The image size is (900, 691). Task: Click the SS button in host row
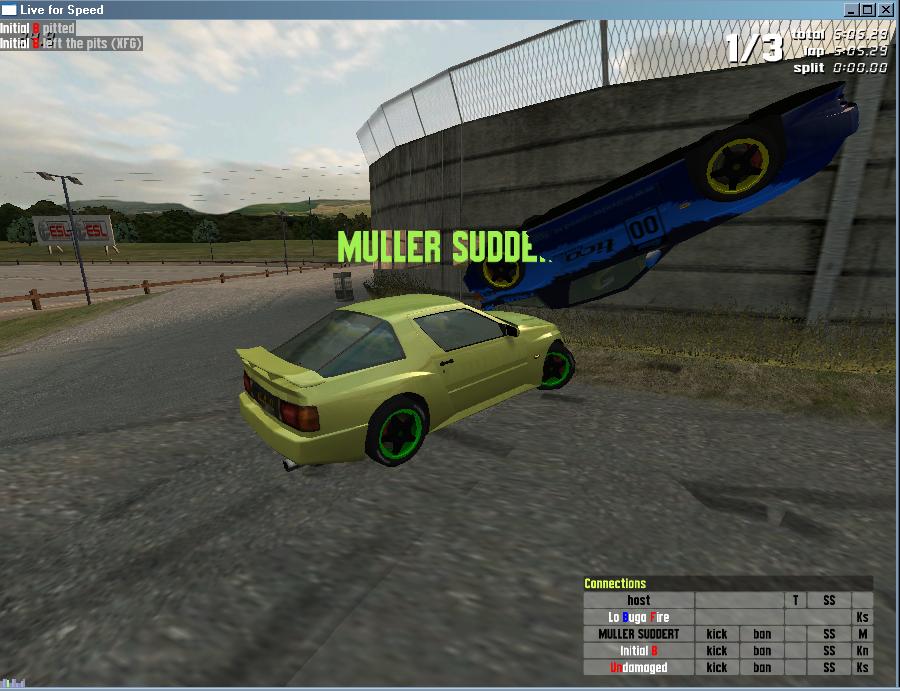[829, 600]
